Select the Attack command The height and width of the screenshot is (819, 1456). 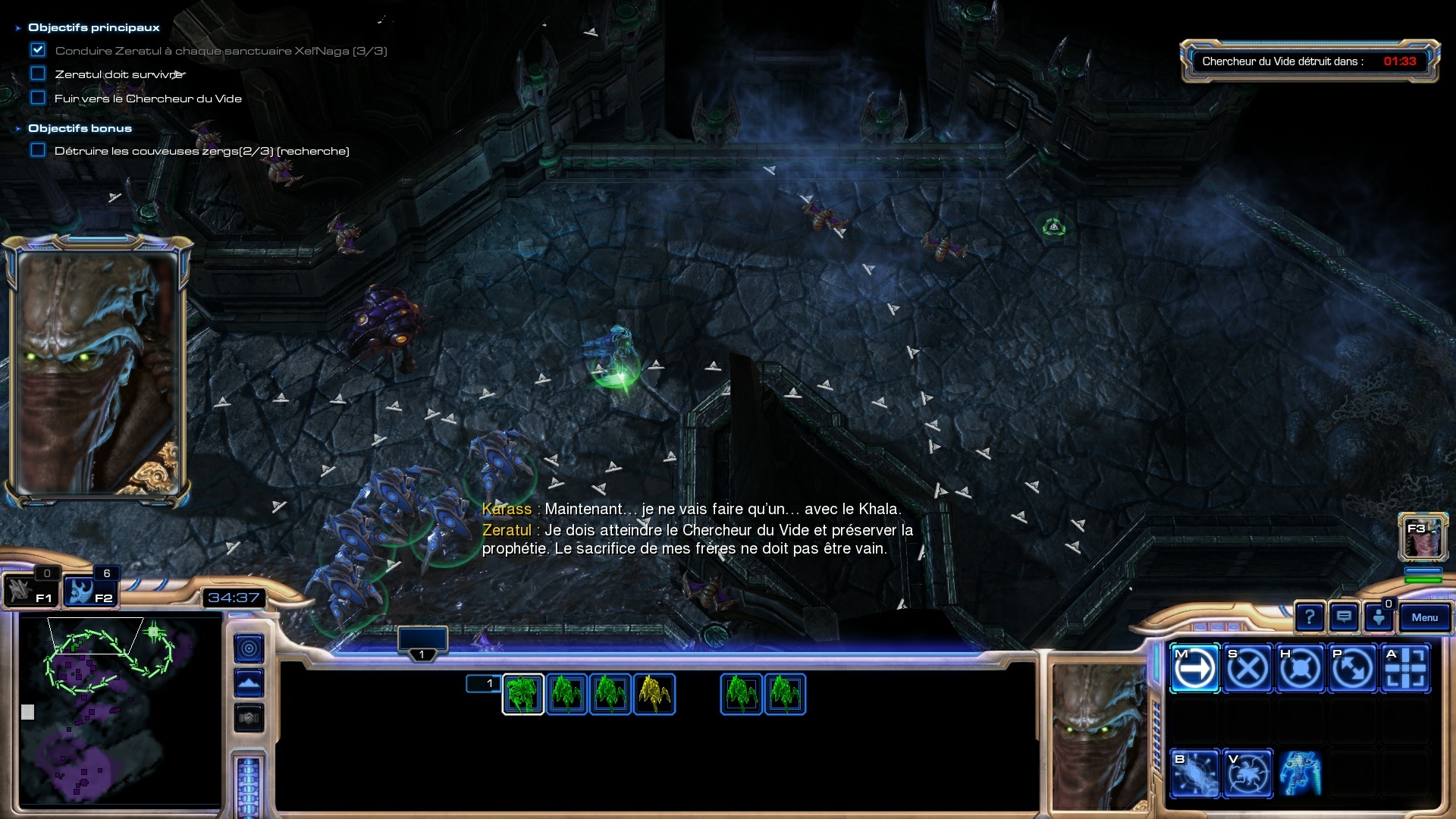[x=1406, y=669]
